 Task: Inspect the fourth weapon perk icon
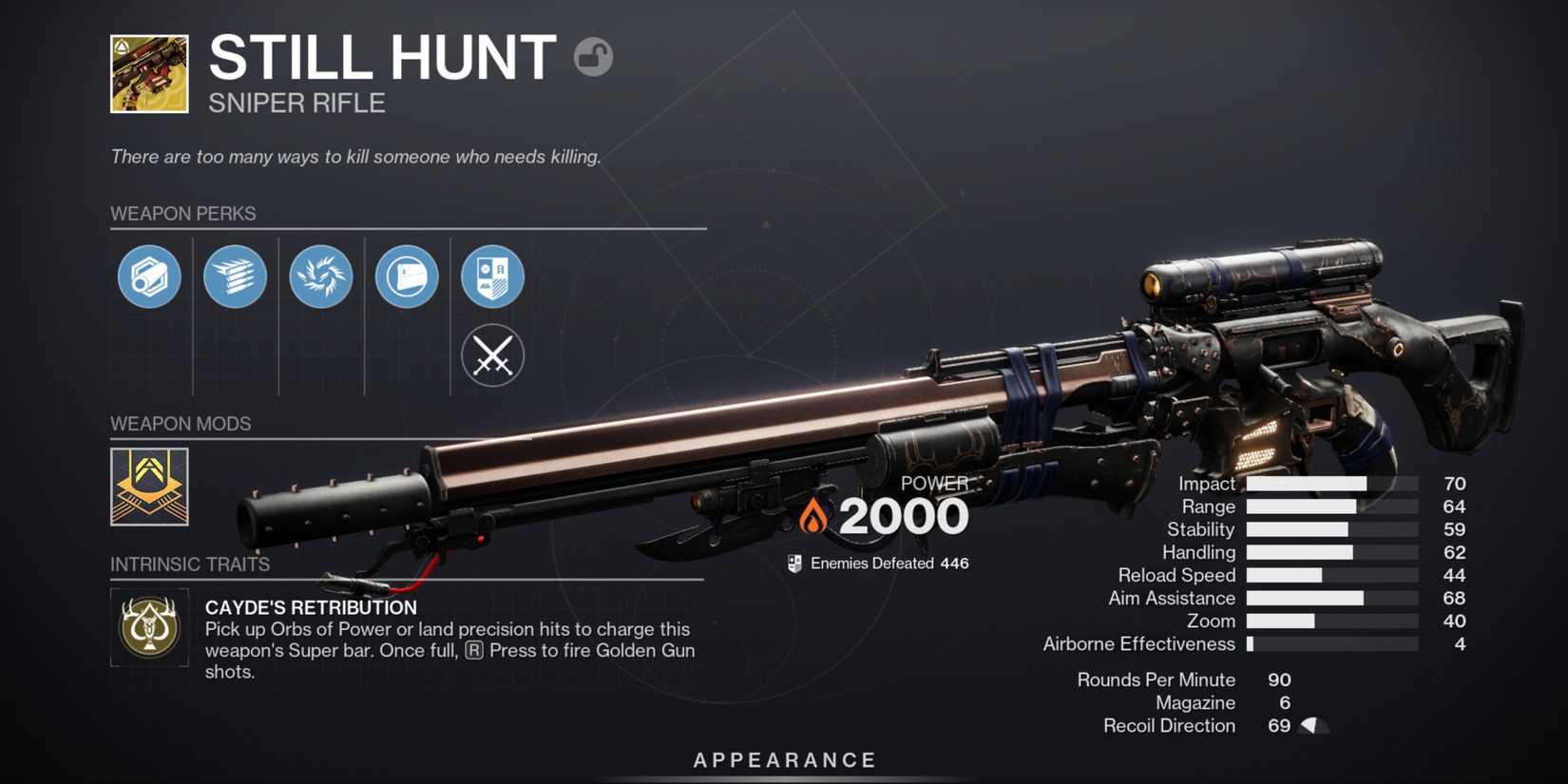coord(407,277)
